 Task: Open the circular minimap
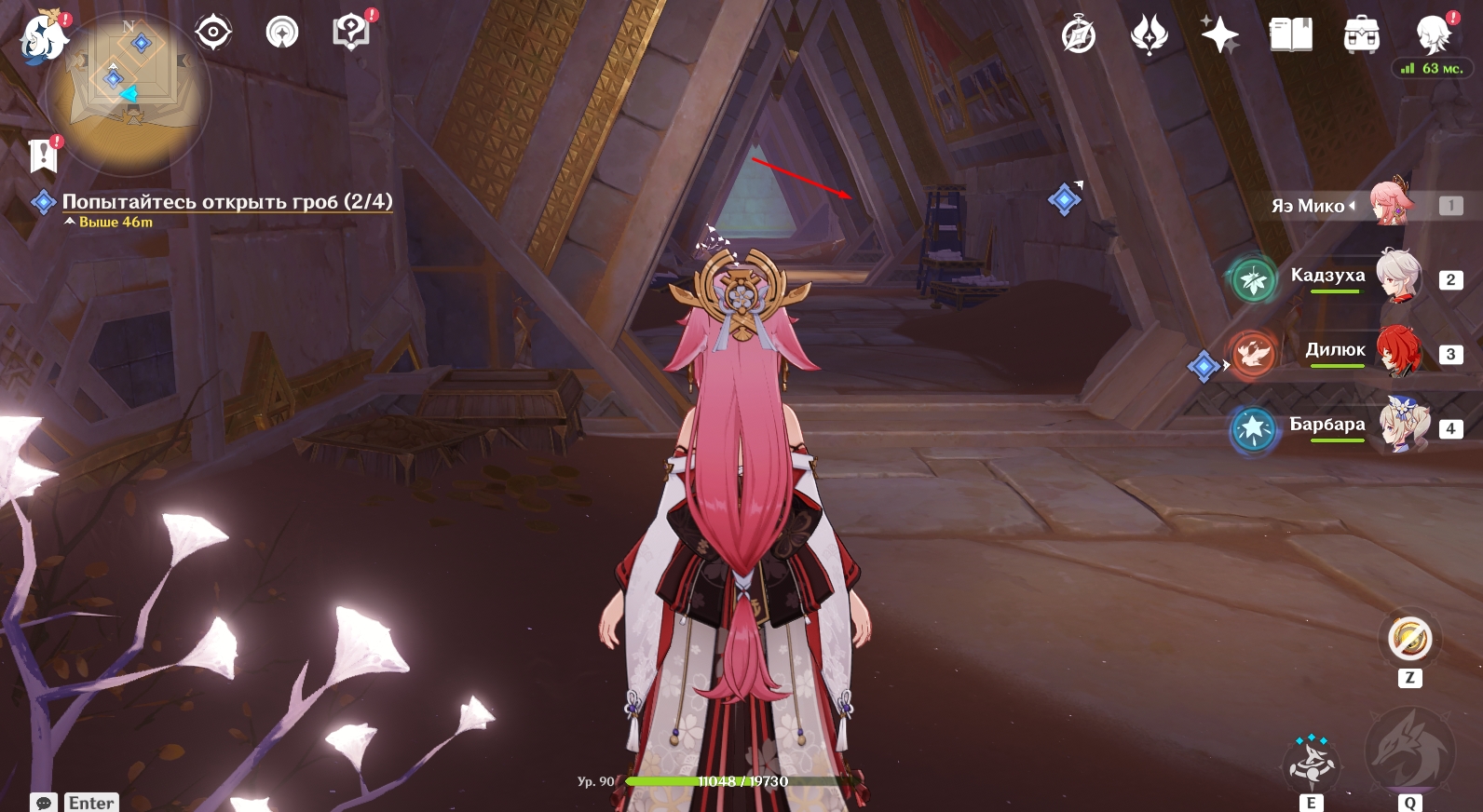click(x=129, y=93)
